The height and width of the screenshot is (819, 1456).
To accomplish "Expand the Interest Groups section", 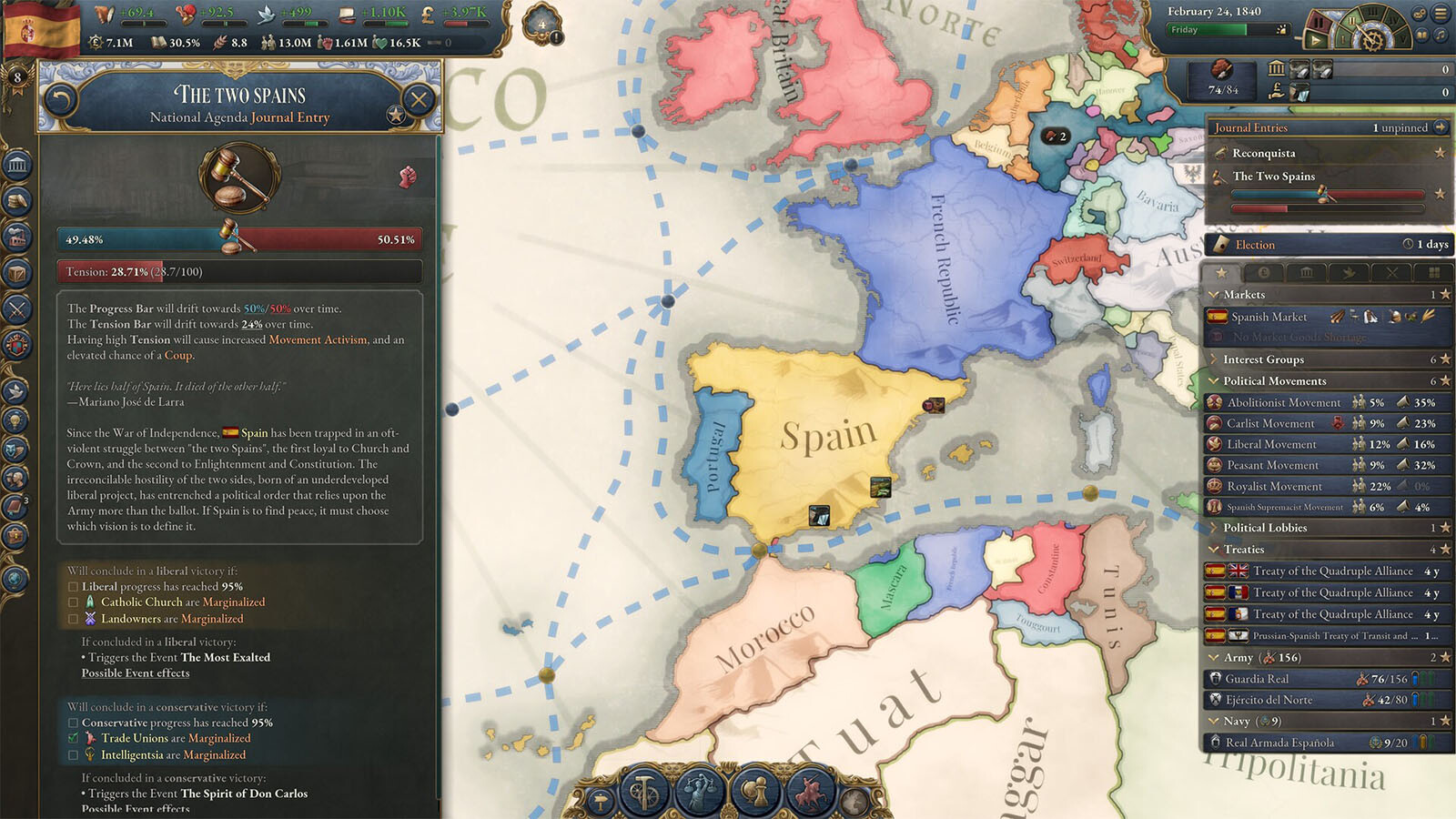I will pos(1214,359).
